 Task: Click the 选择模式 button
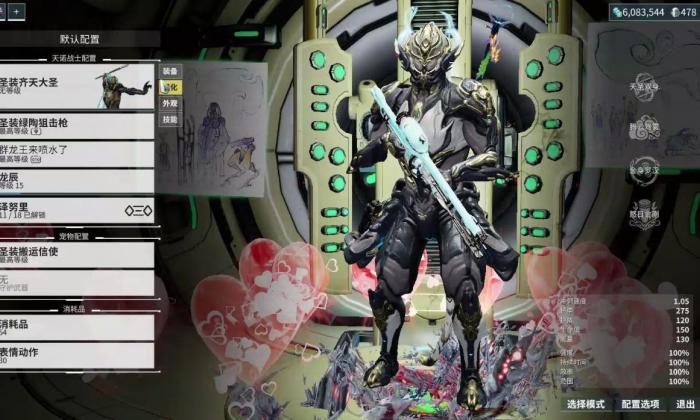click(585, 404)
